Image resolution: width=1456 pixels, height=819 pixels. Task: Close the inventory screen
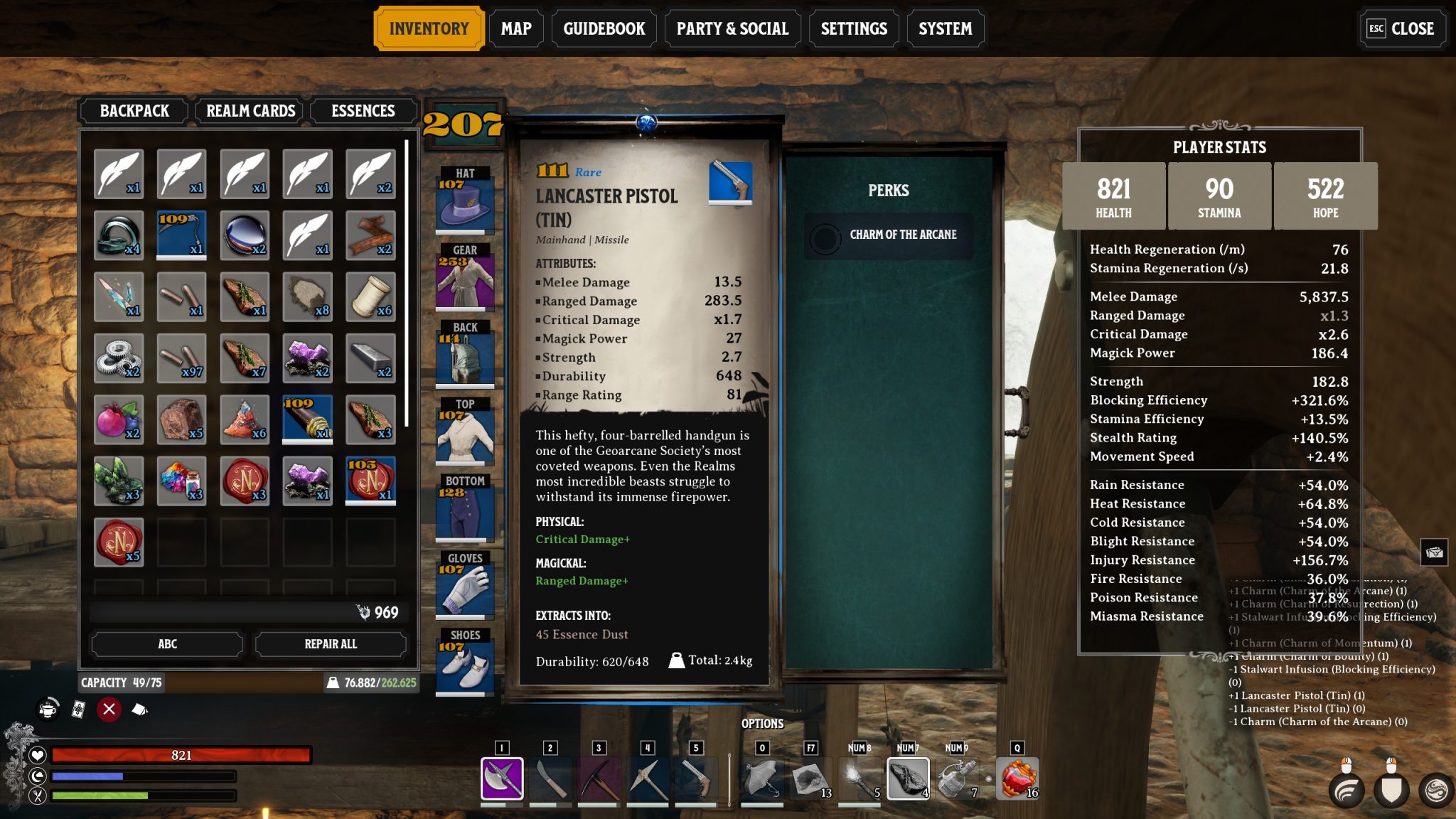(x=1401, y=28)
